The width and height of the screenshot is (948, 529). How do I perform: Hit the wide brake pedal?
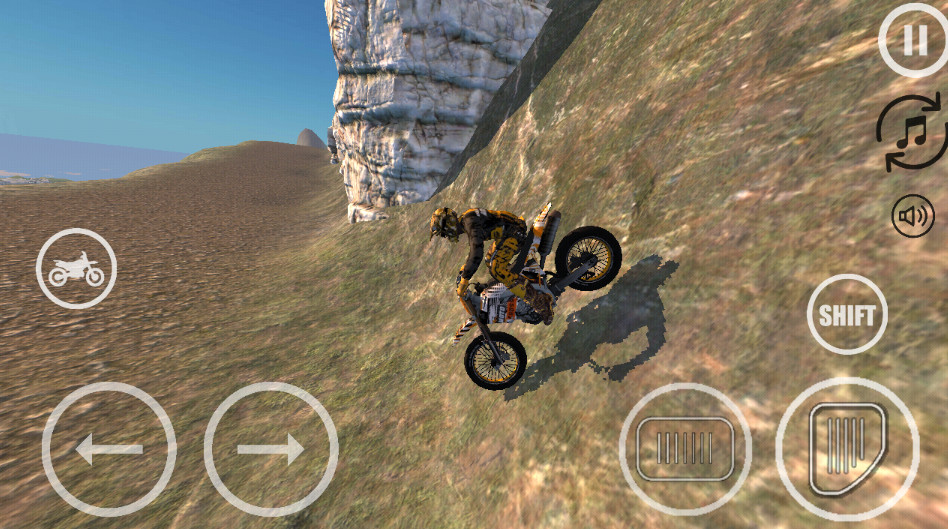[x=685, y=448]
